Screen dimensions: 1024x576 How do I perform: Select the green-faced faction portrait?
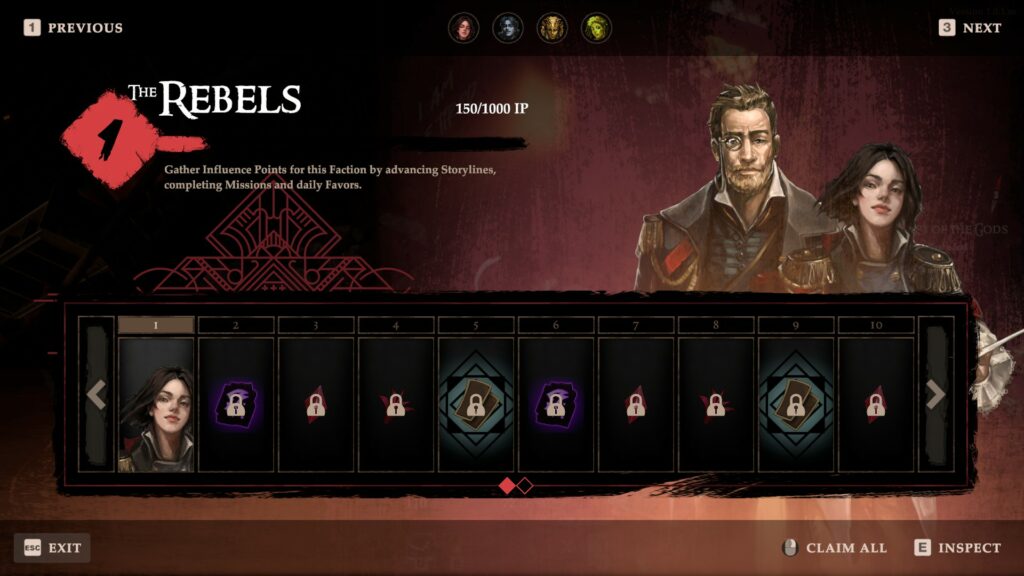597,28
